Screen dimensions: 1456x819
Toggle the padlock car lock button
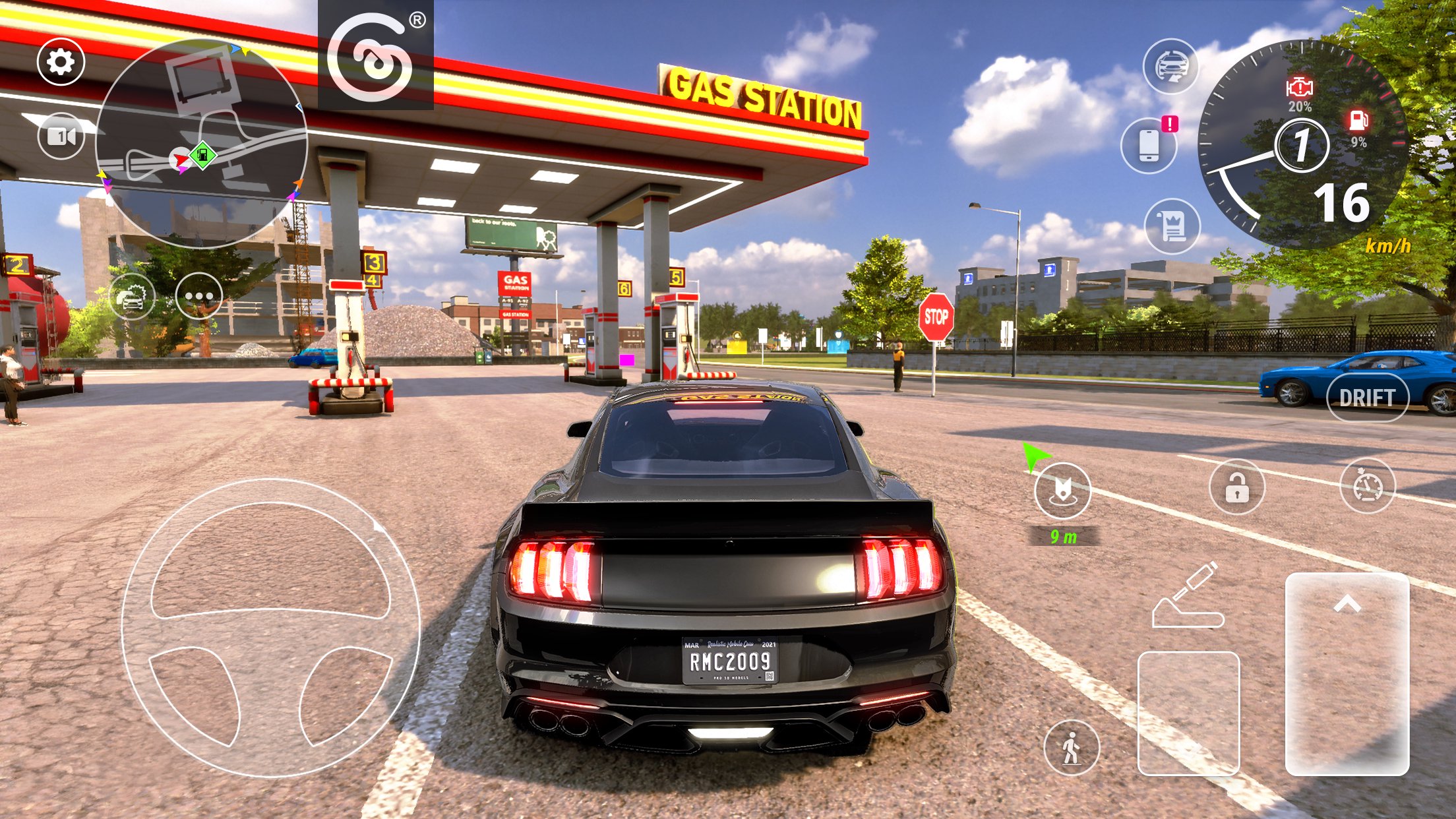(1236, 487)
